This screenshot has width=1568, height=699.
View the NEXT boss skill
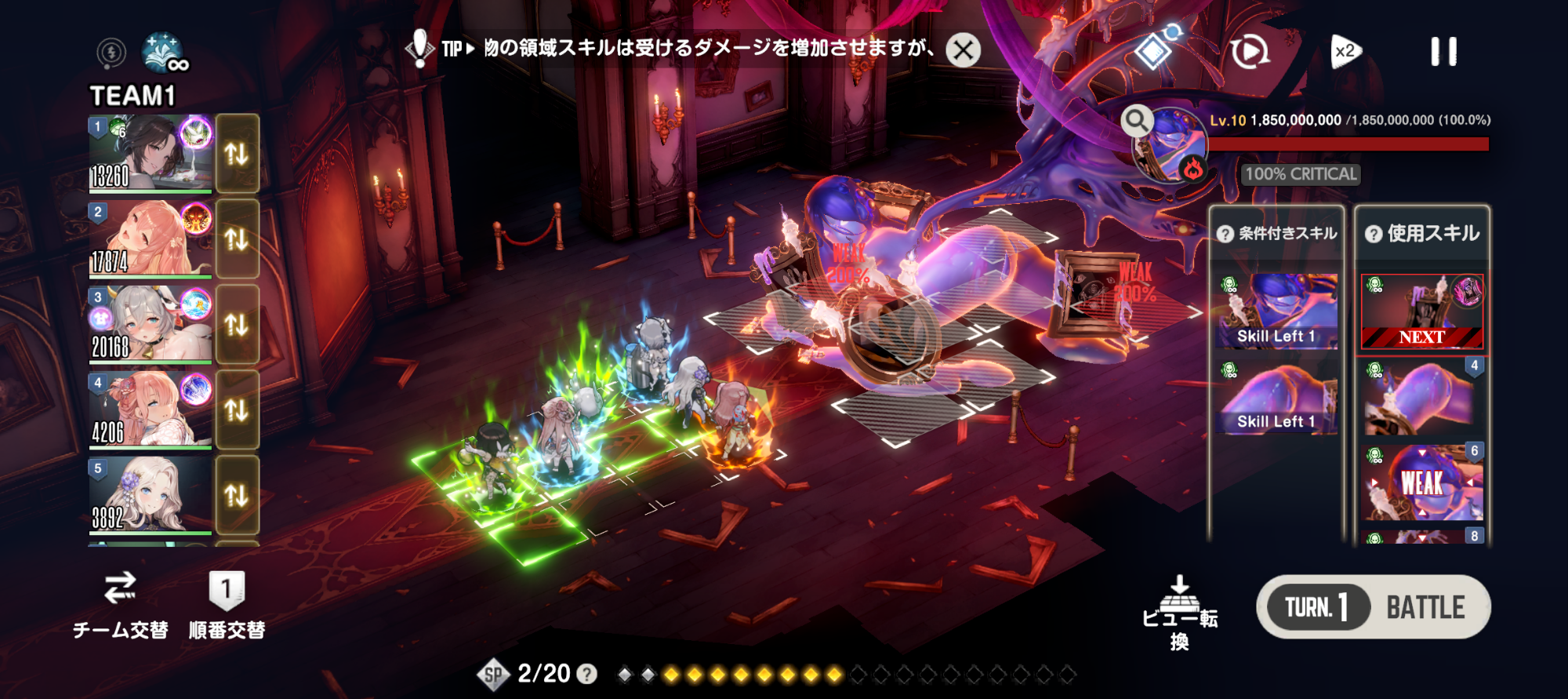1421,311
